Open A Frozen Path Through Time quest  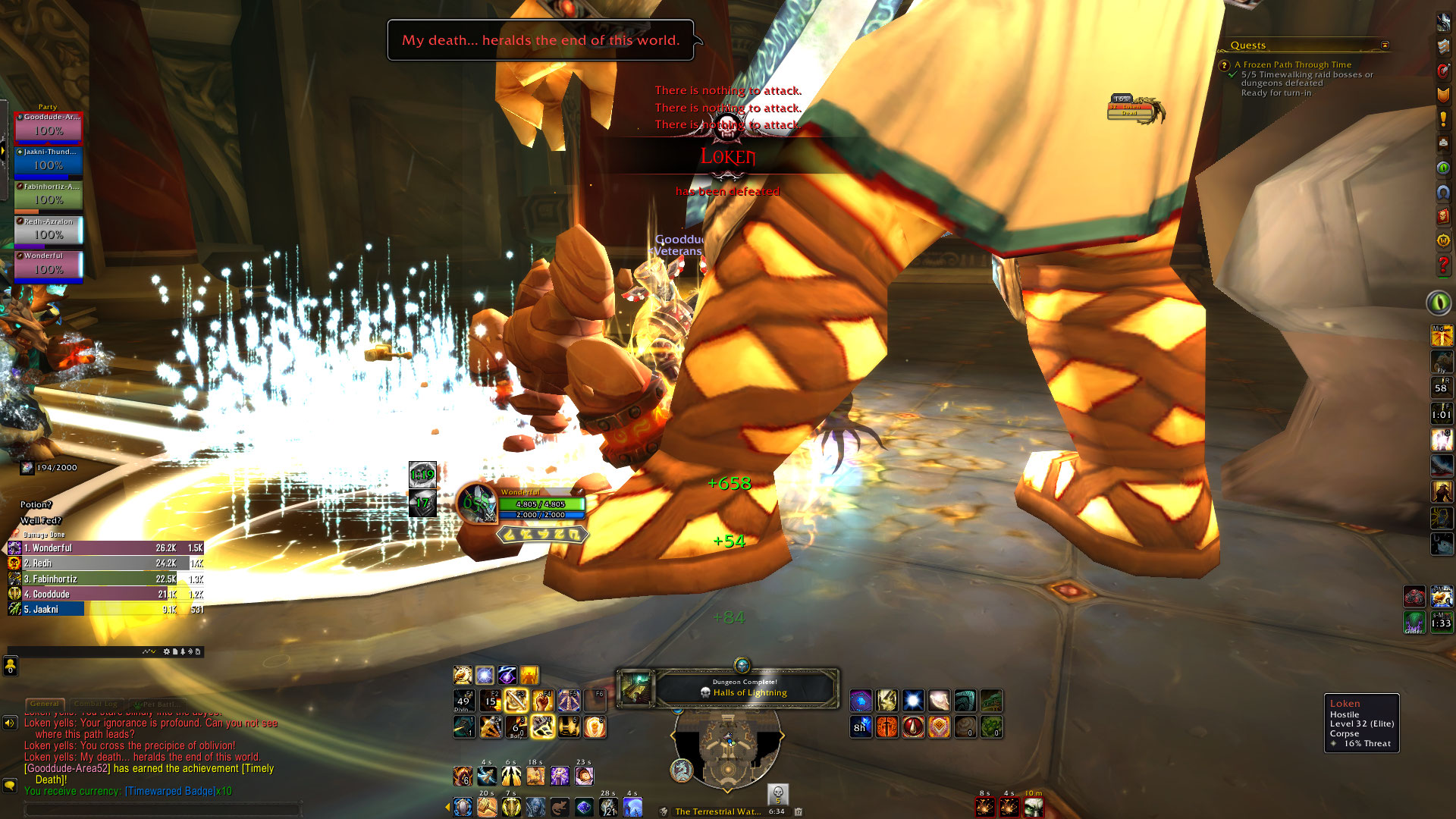pos(1292,65)
